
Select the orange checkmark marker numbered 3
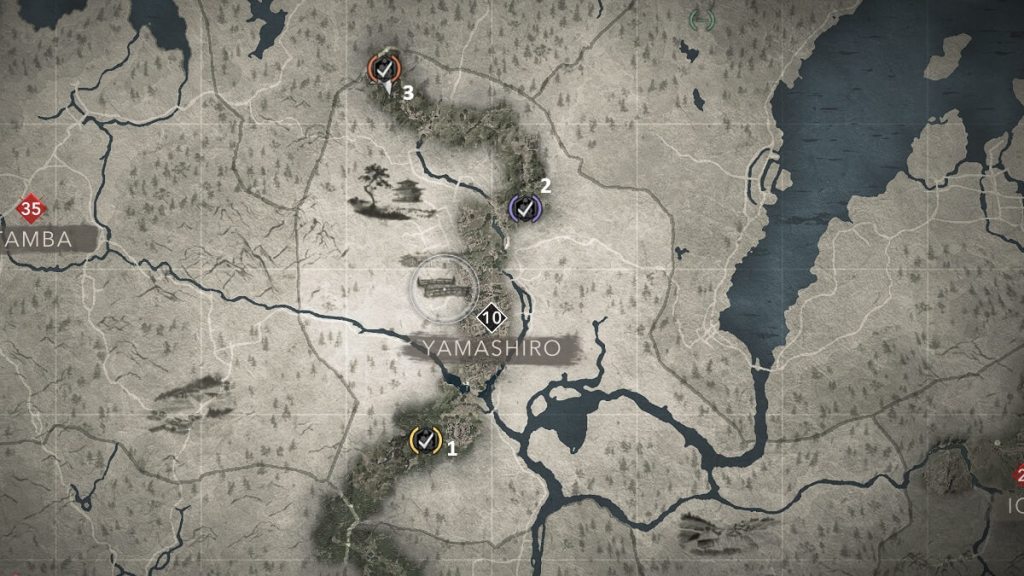click(383, 68)
